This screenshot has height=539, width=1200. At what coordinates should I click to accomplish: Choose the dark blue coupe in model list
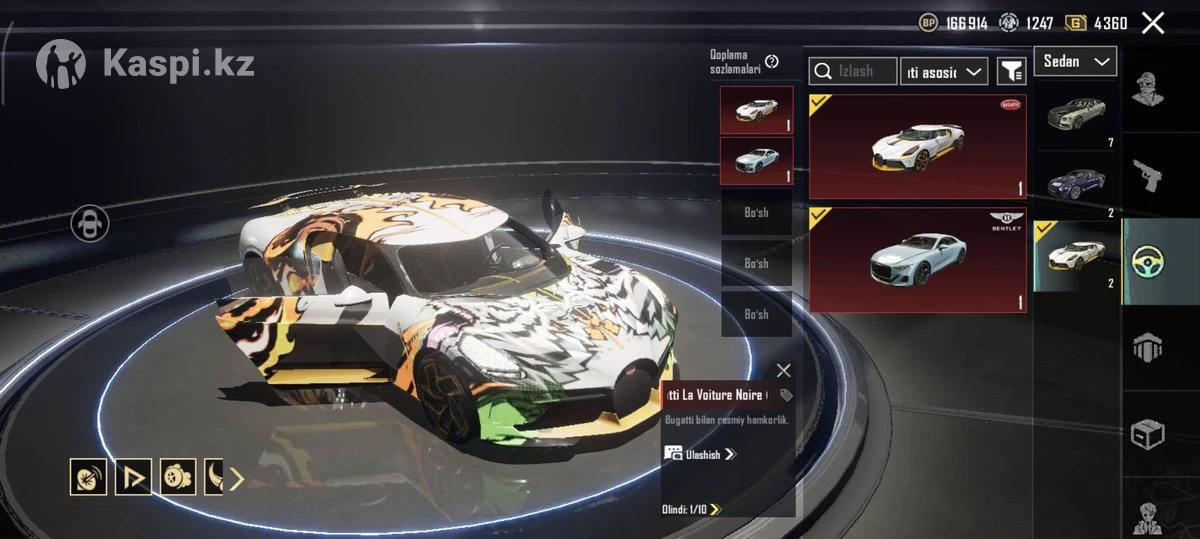pos(1077,185)
